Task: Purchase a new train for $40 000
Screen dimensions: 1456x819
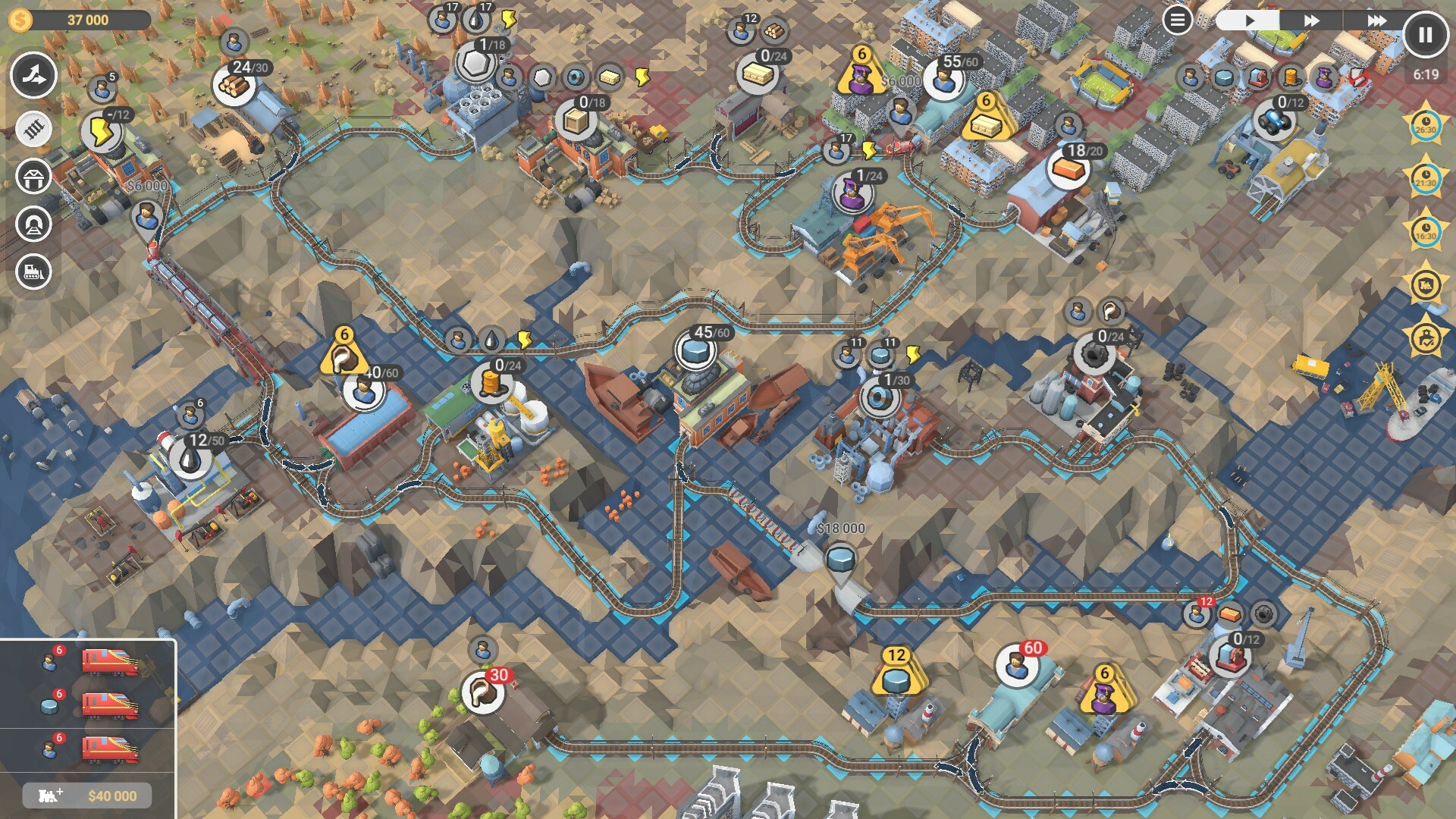Action: point(87,795)
